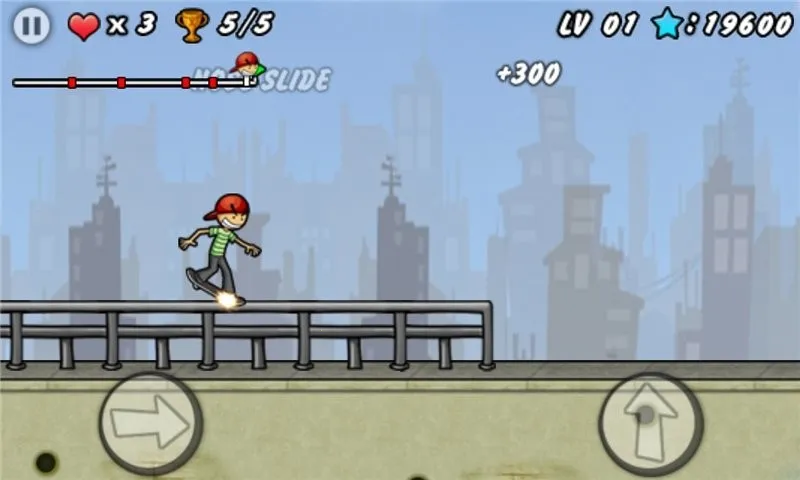Image resolution: width=800 pixels, height=480 pixels.
Task: Pause the game with the pause button
Action: [32, 26]
